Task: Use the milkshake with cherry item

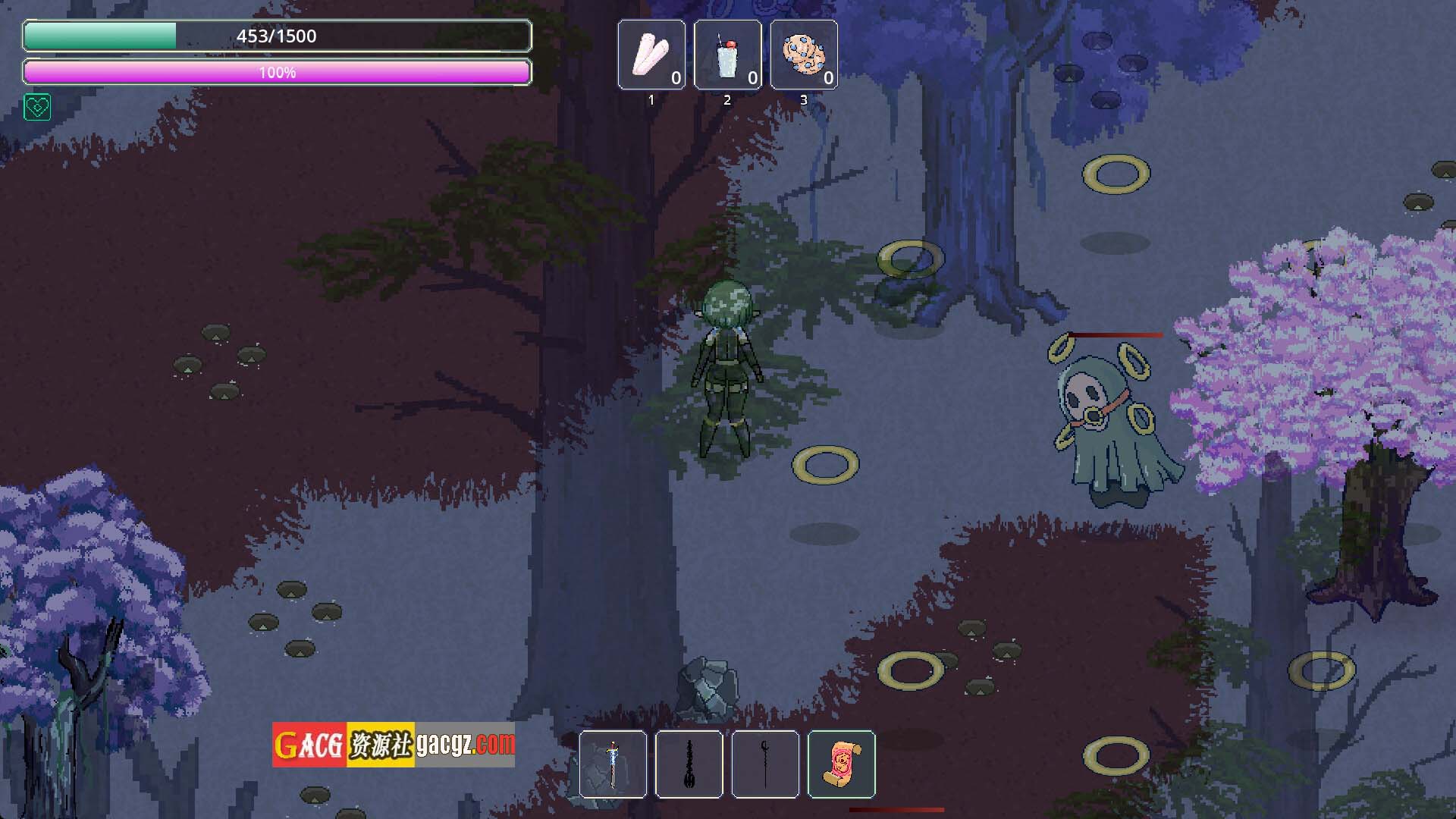Action: (727, 55)
